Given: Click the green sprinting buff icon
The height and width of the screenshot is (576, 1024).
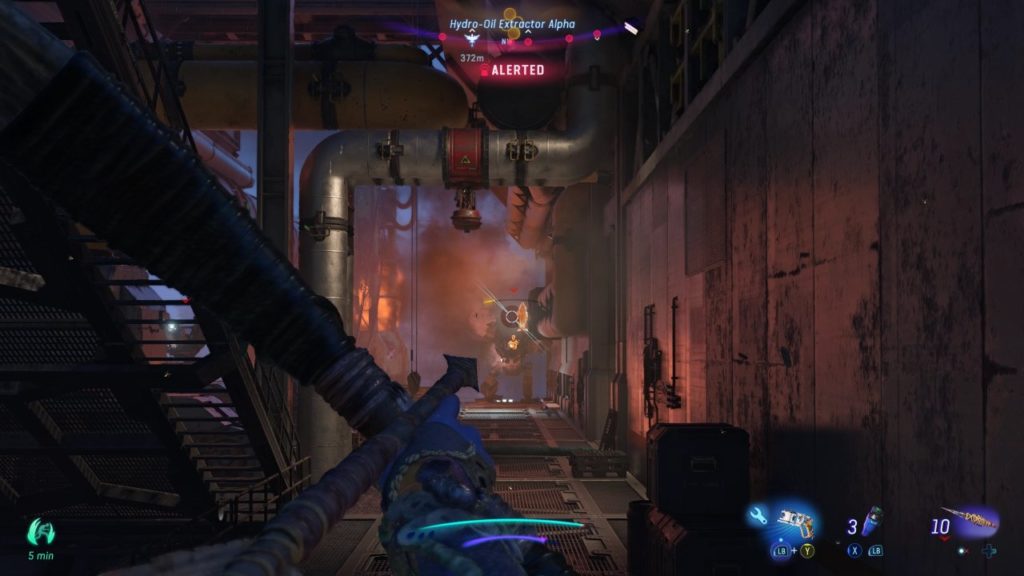Looking at the screenshot, I should [41, 531].
